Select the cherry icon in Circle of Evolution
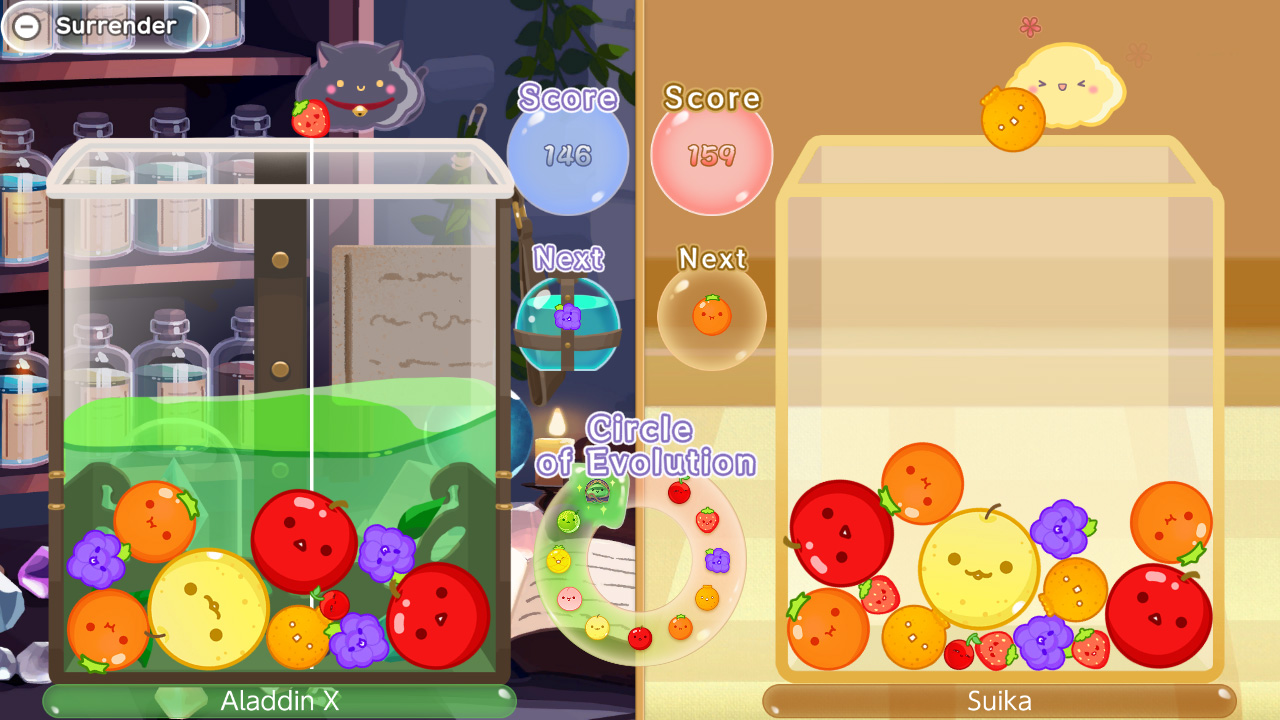This screenshot has height=720, width=1280. (x=681, y=494)
